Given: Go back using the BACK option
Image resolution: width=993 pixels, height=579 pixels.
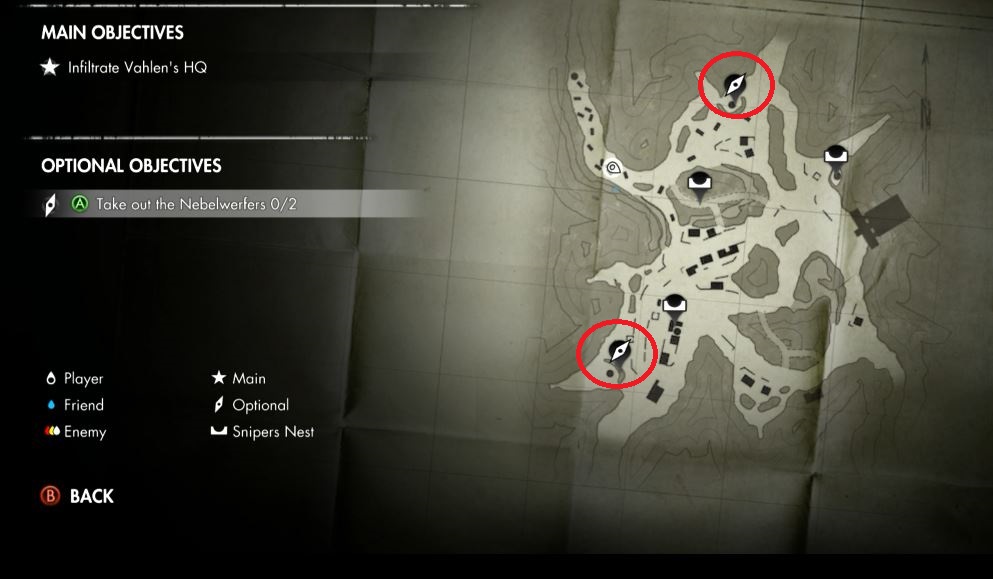Looking at the screenshot, I should click(91, 496).
